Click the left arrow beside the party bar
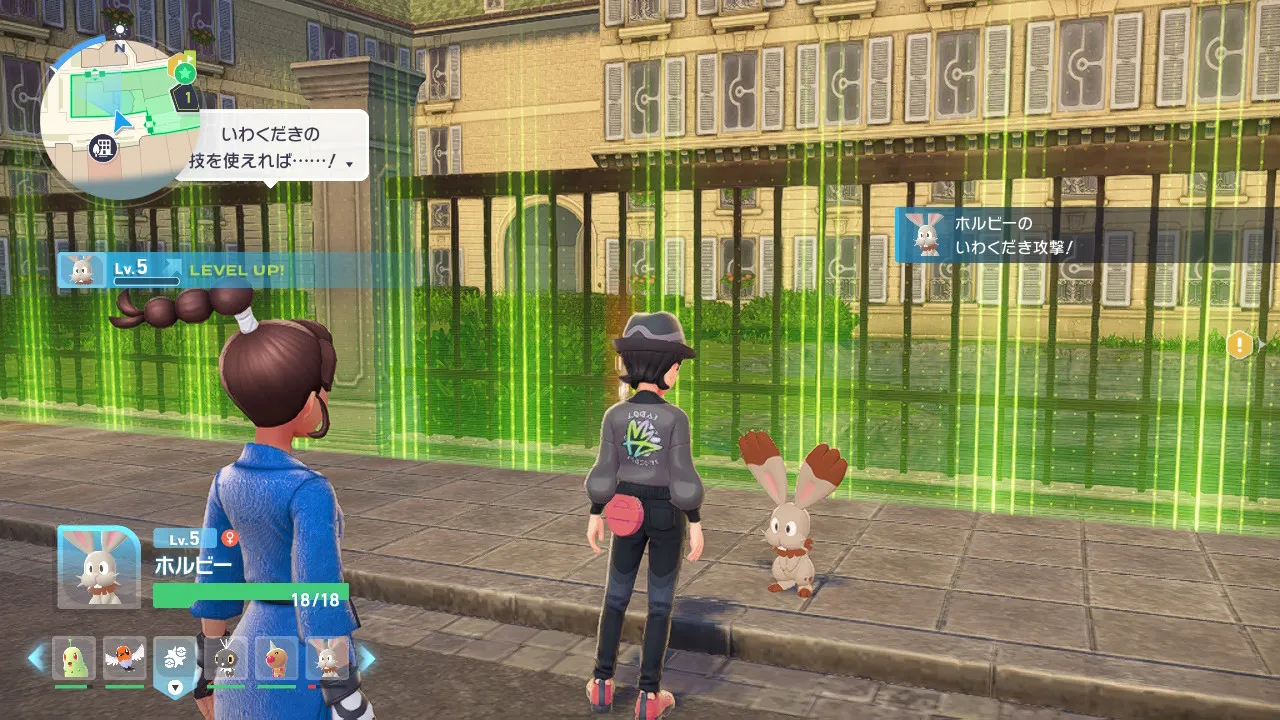1280x720 pixels. [37, 658]
